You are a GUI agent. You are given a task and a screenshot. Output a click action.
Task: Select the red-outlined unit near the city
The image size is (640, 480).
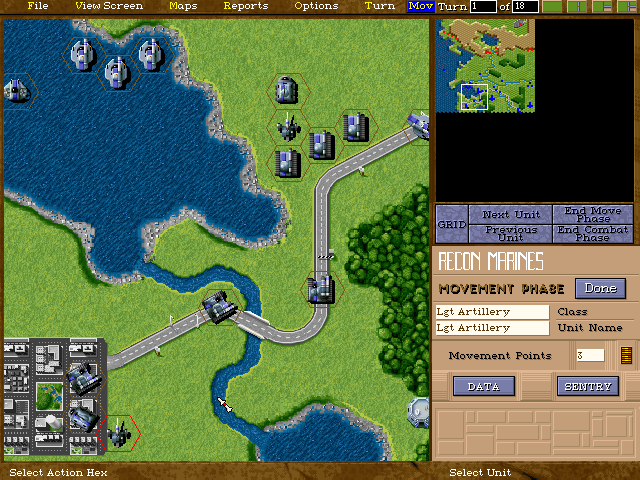click(x=120, y=432)
